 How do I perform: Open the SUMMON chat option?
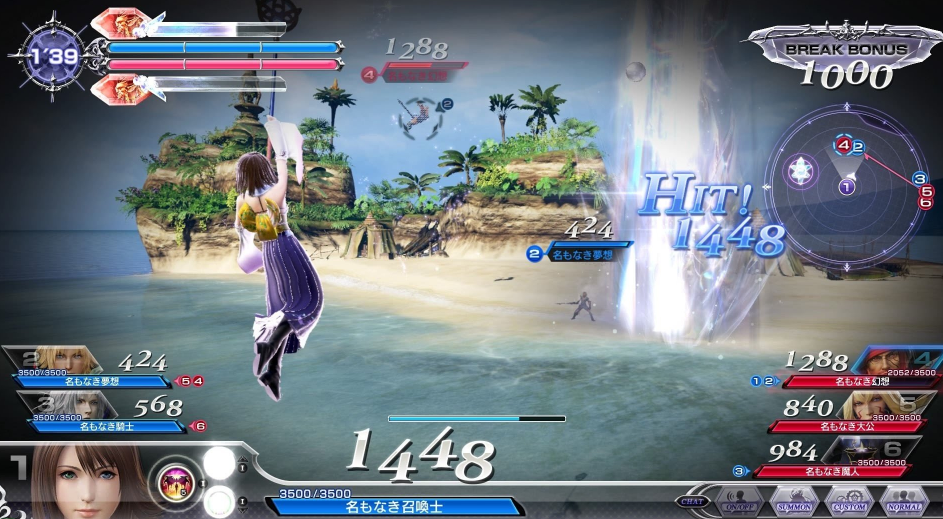coord(795,502)
